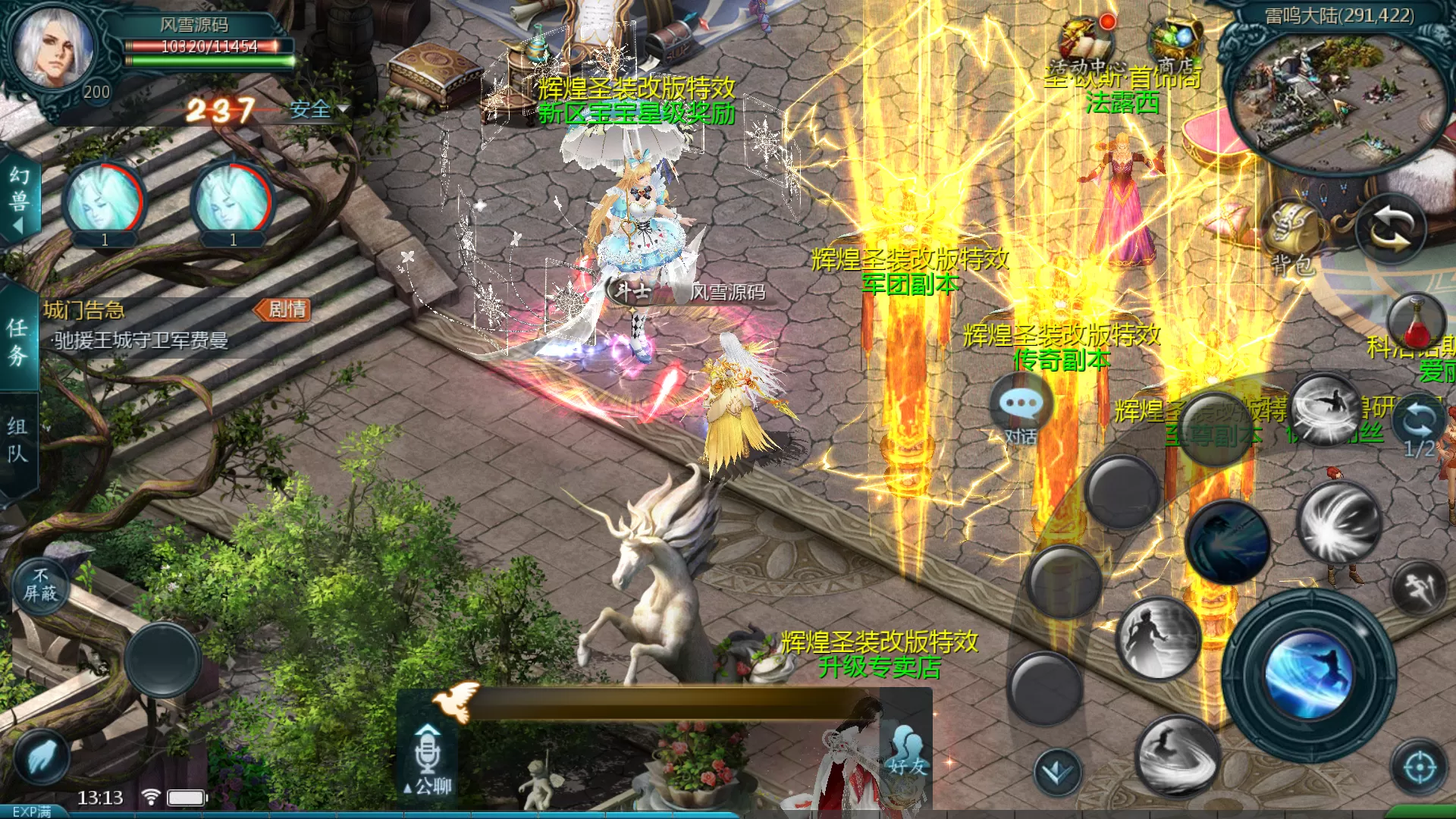
Task: Open the 安全 mode dropdown
Action: [318, 110]
